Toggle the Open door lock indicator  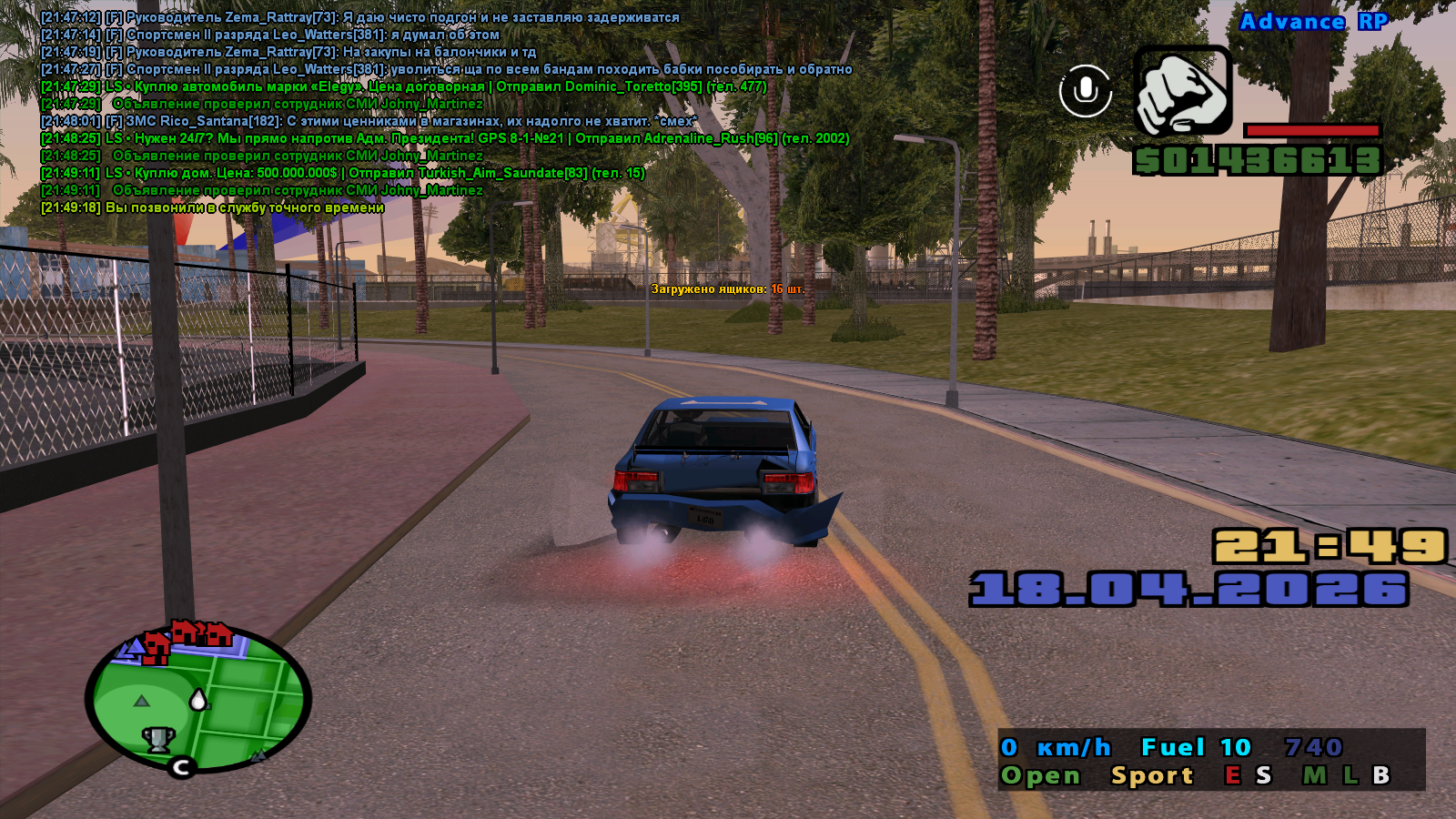1040,775
